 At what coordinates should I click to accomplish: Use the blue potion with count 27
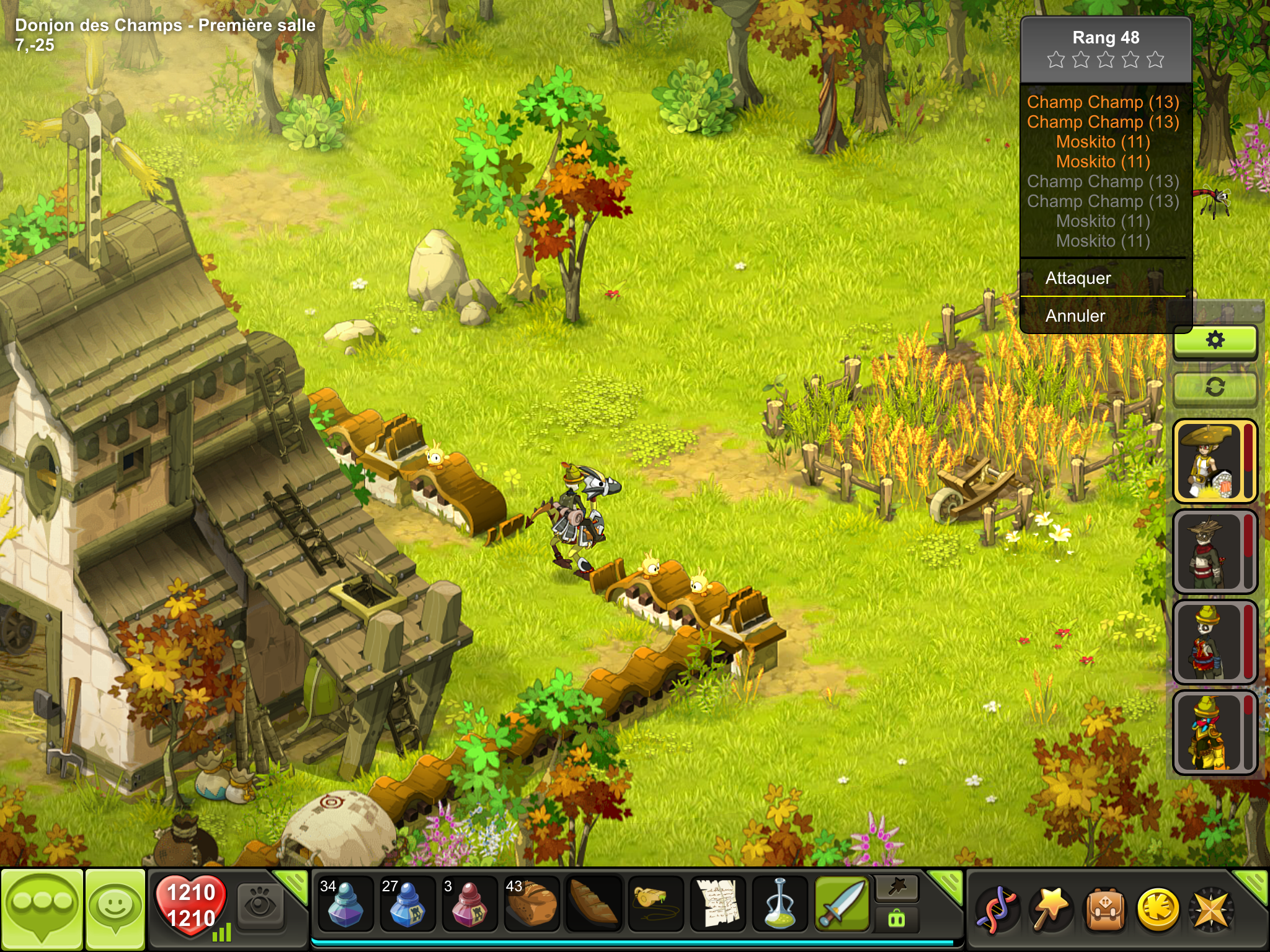(x=407, y=905)
